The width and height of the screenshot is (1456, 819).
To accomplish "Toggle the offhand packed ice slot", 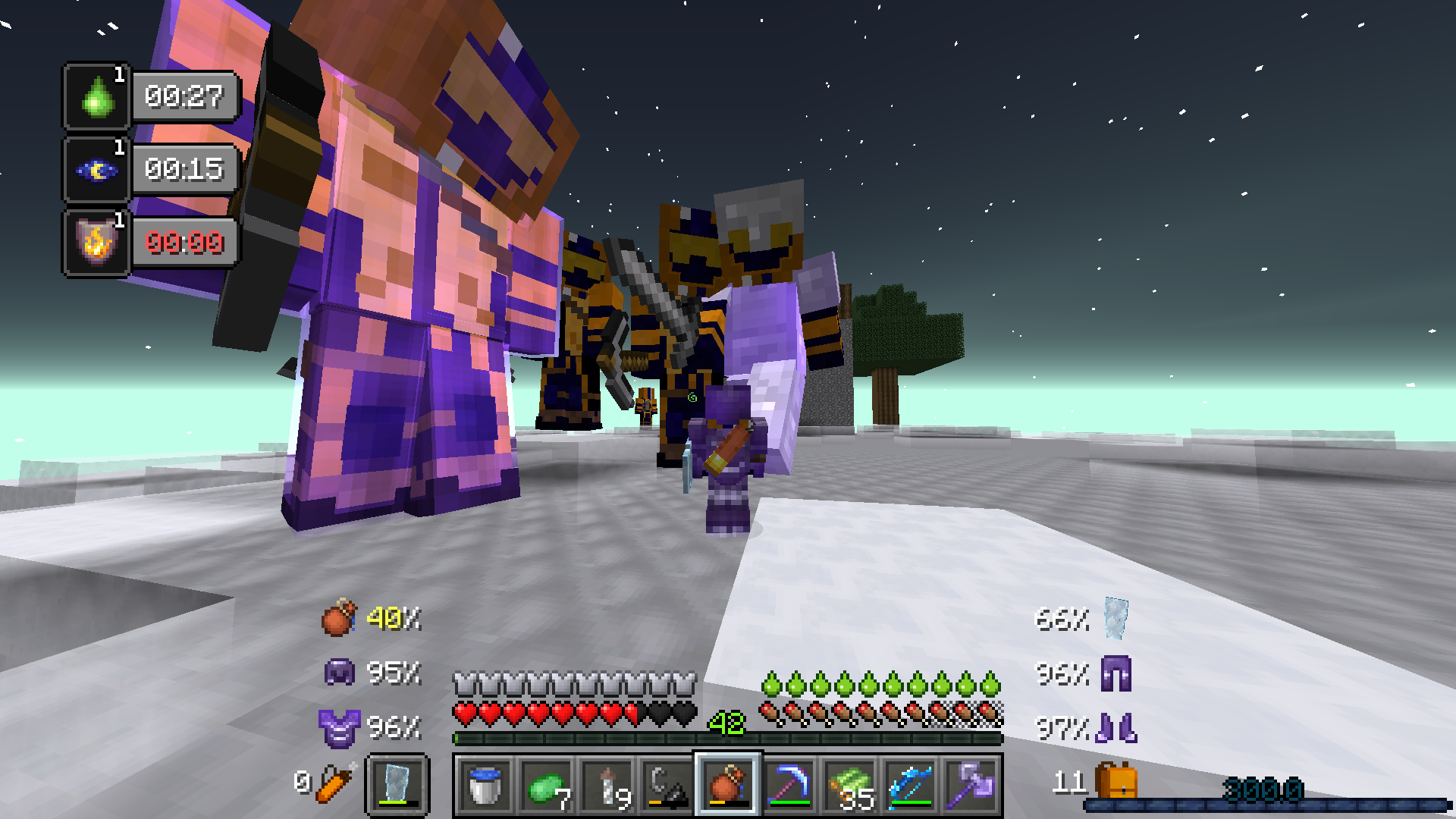I will [x=398, y=785].
